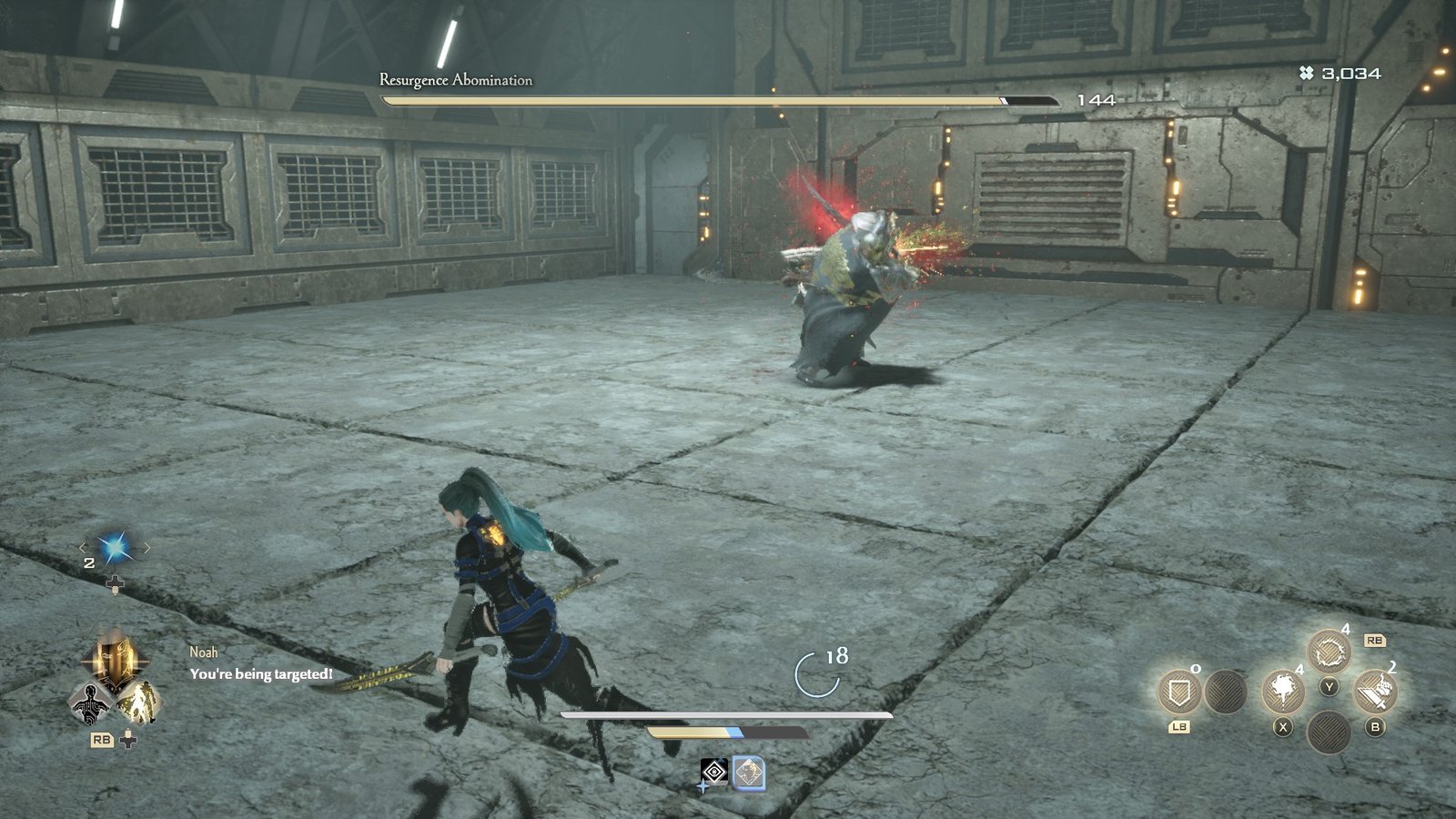Enable the empty skill slot beside LB shield

[x=1224, y=692]
